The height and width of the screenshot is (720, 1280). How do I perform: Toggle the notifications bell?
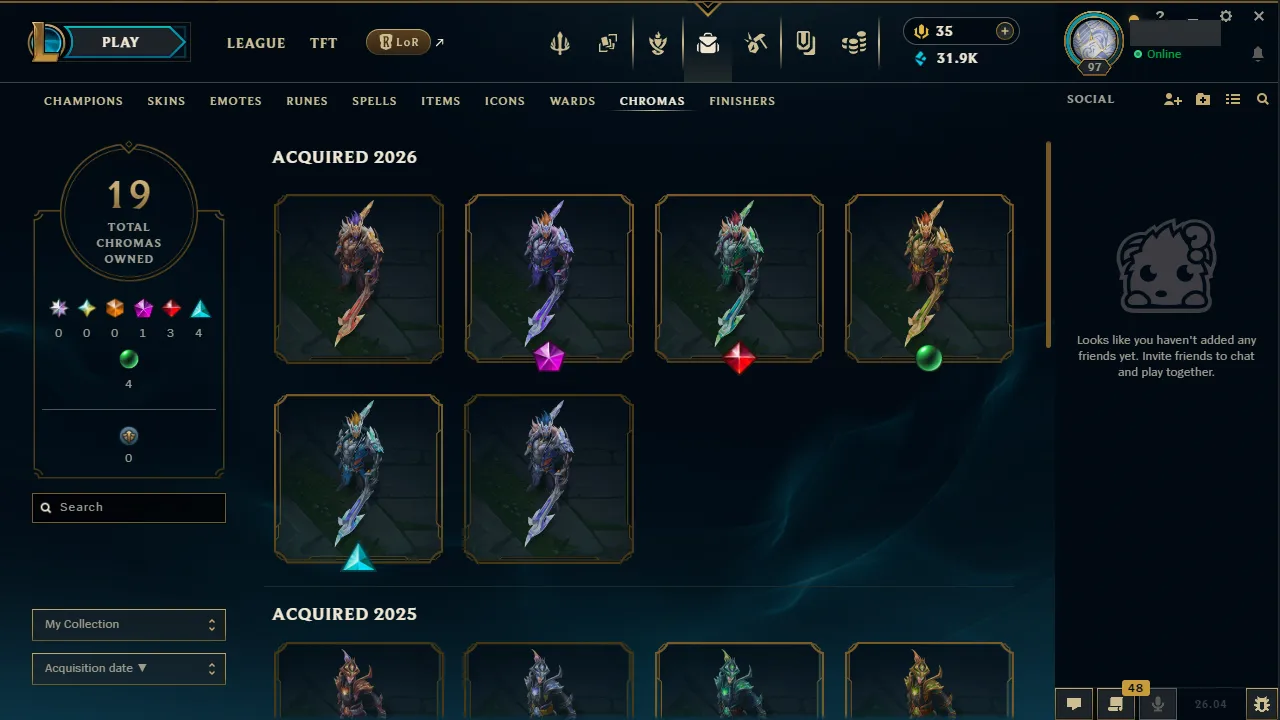(1258, 54)
